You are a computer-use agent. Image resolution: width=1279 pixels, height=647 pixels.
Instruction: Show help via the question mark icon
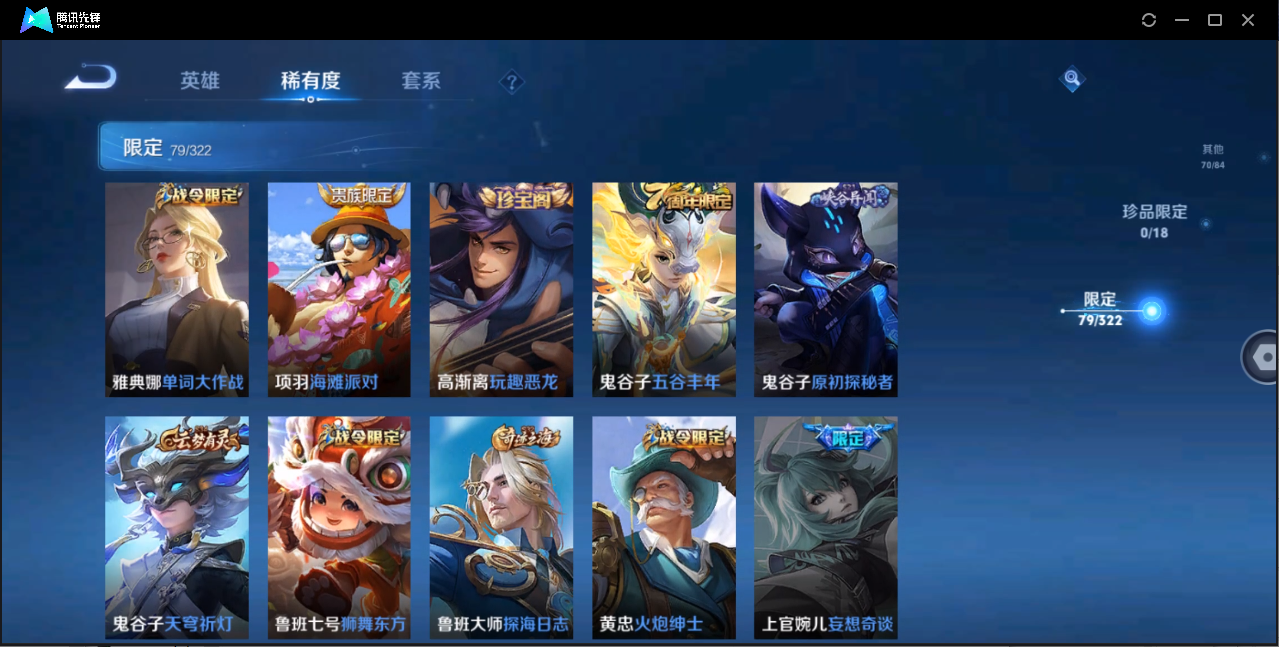pos(512,82)
